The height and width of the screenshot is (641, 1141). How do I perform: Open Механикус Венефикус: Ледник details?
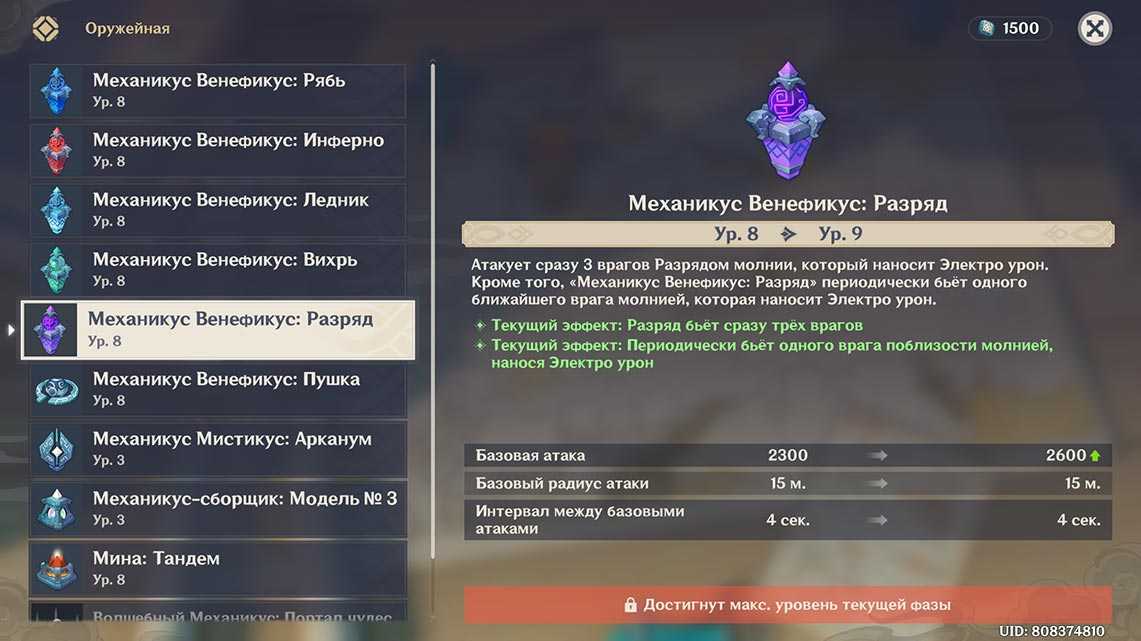click(x=218, y=210)
